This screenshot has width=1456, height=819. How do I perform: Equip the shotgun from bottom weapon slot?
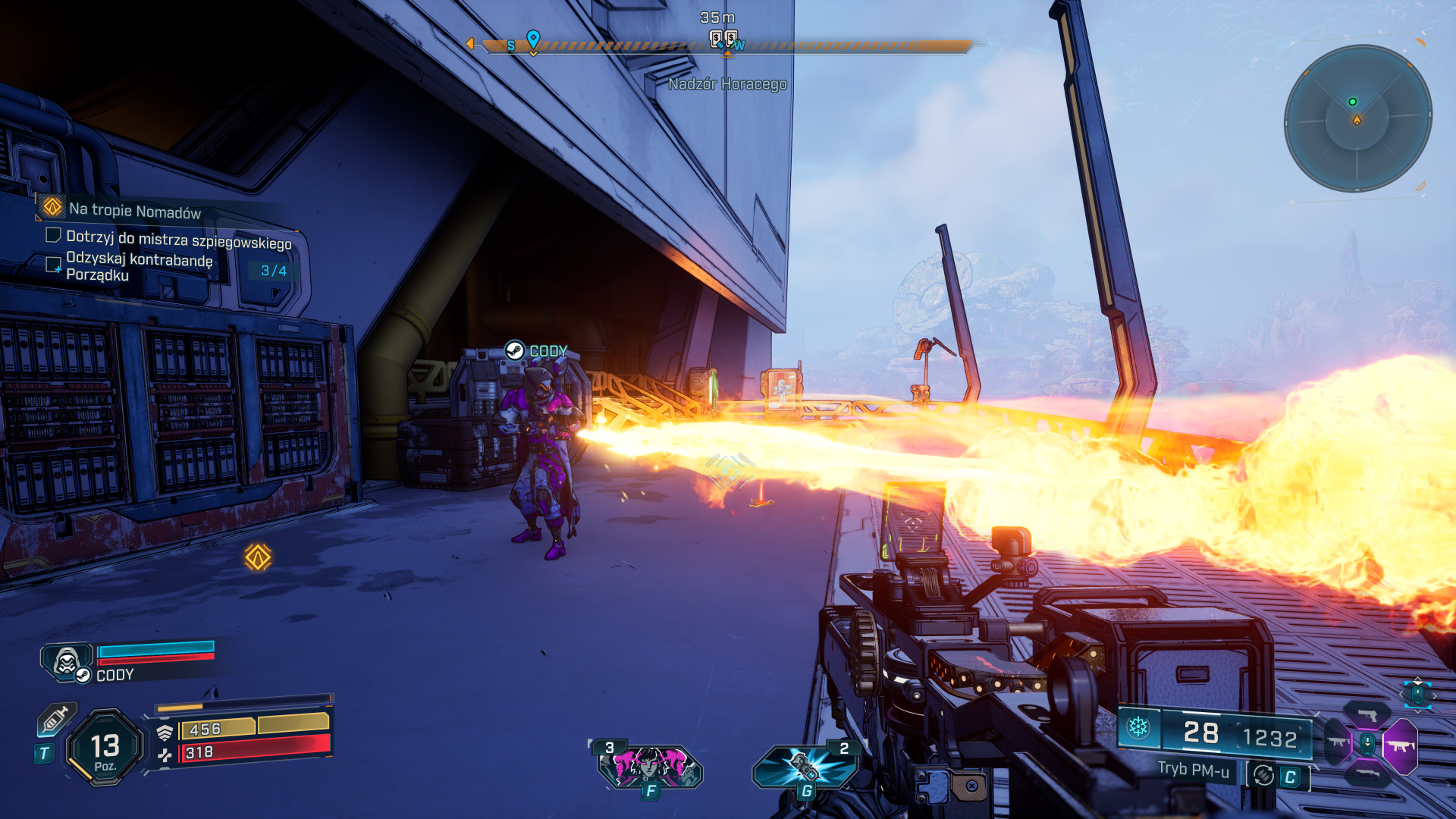tap(1367, 773)
